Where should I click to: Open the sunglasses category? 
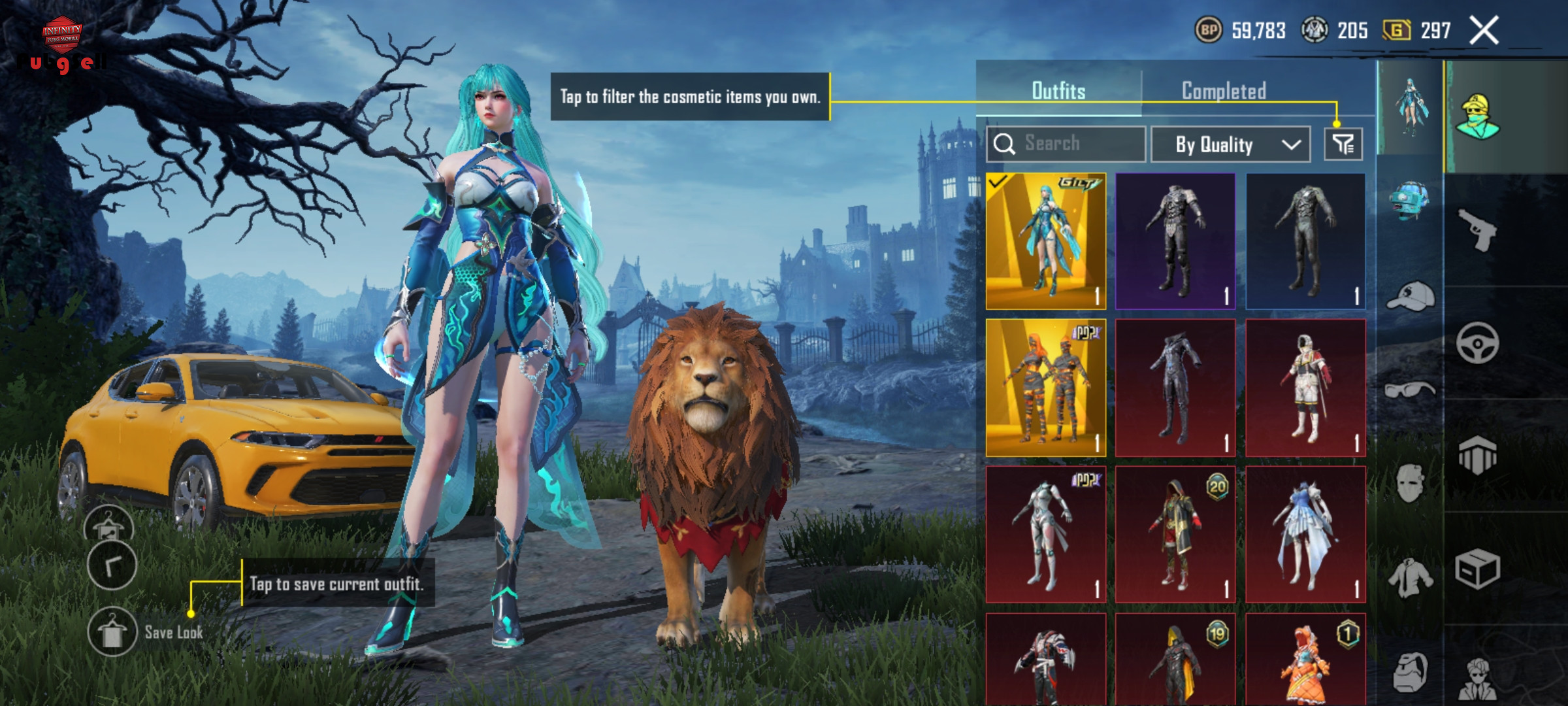(x=1410, y=390)
